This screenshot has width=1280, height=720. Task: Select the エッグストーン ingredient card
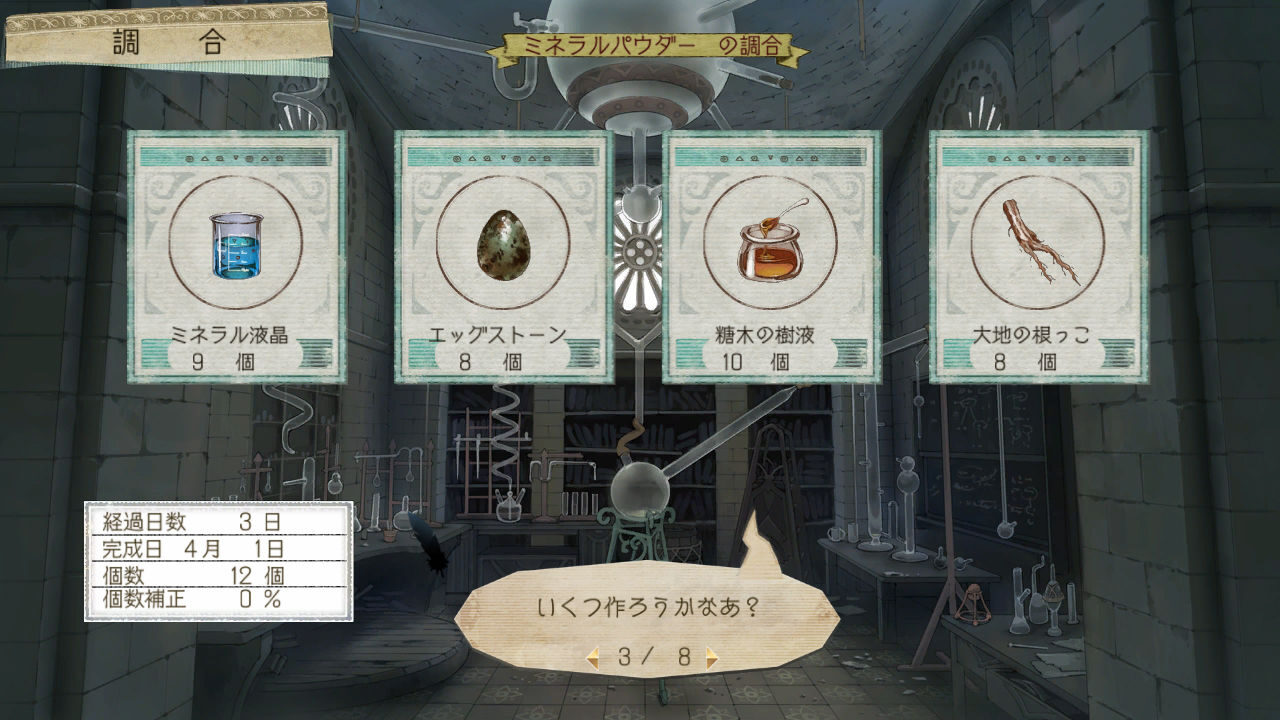[502, 260]
